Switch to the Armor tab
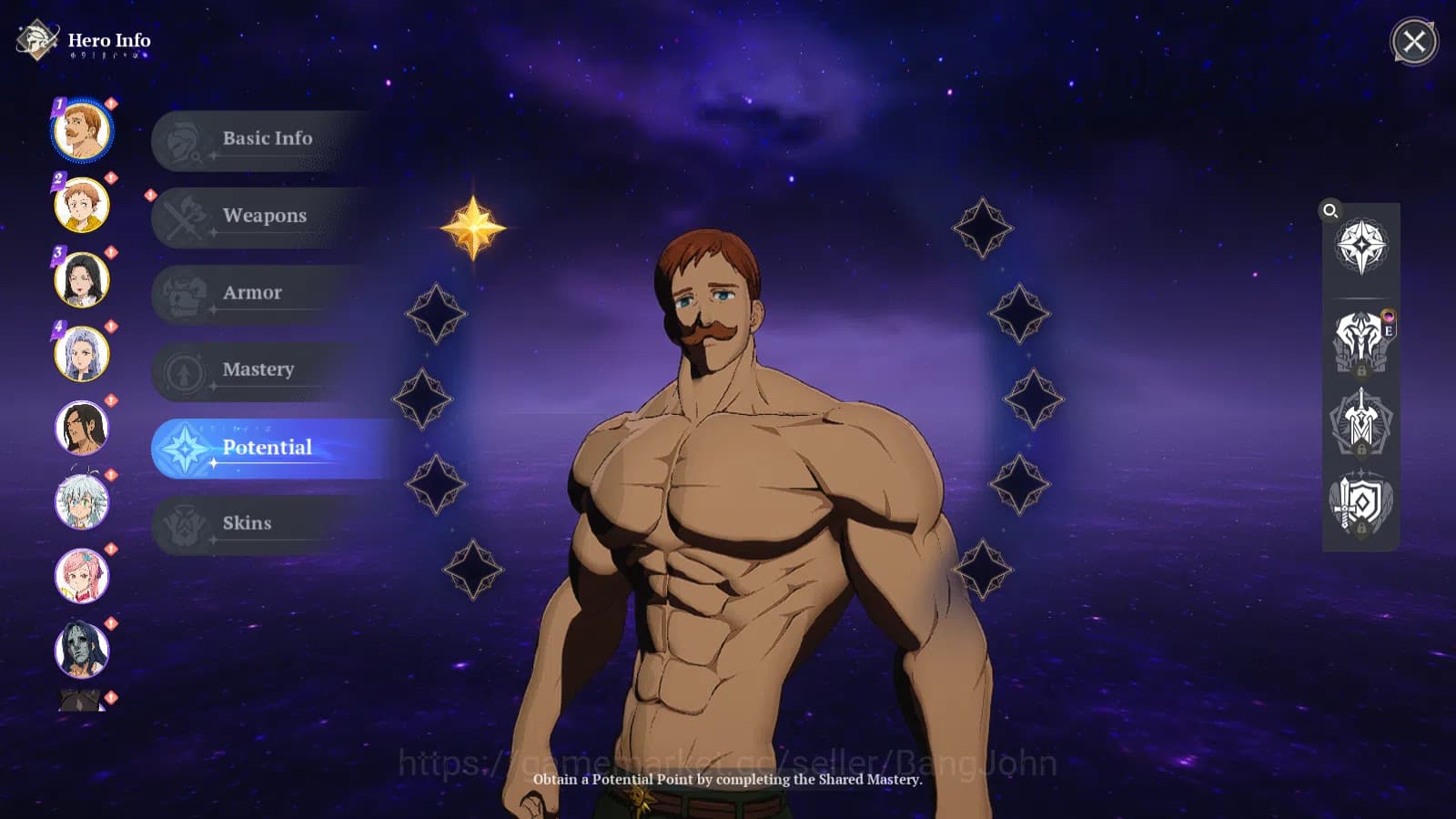The image size is (1456, 819). coord(255,292)
